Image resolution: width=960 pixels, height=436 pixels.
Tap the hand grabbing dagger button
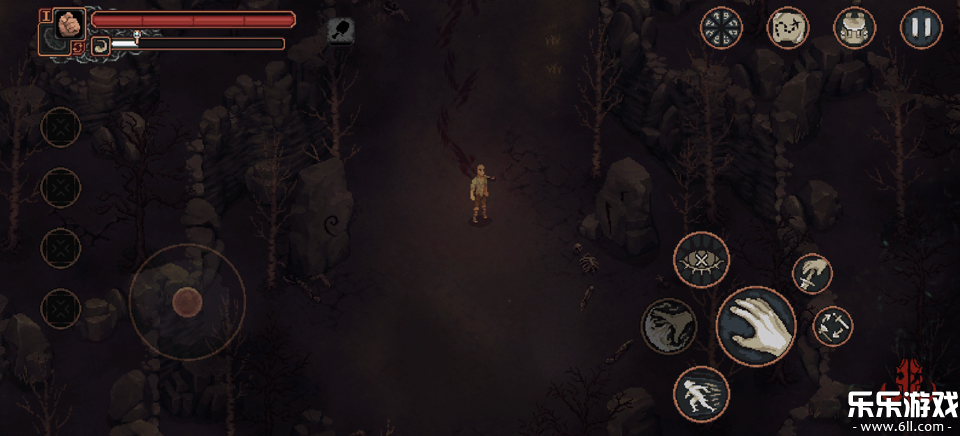coord(813,274)
